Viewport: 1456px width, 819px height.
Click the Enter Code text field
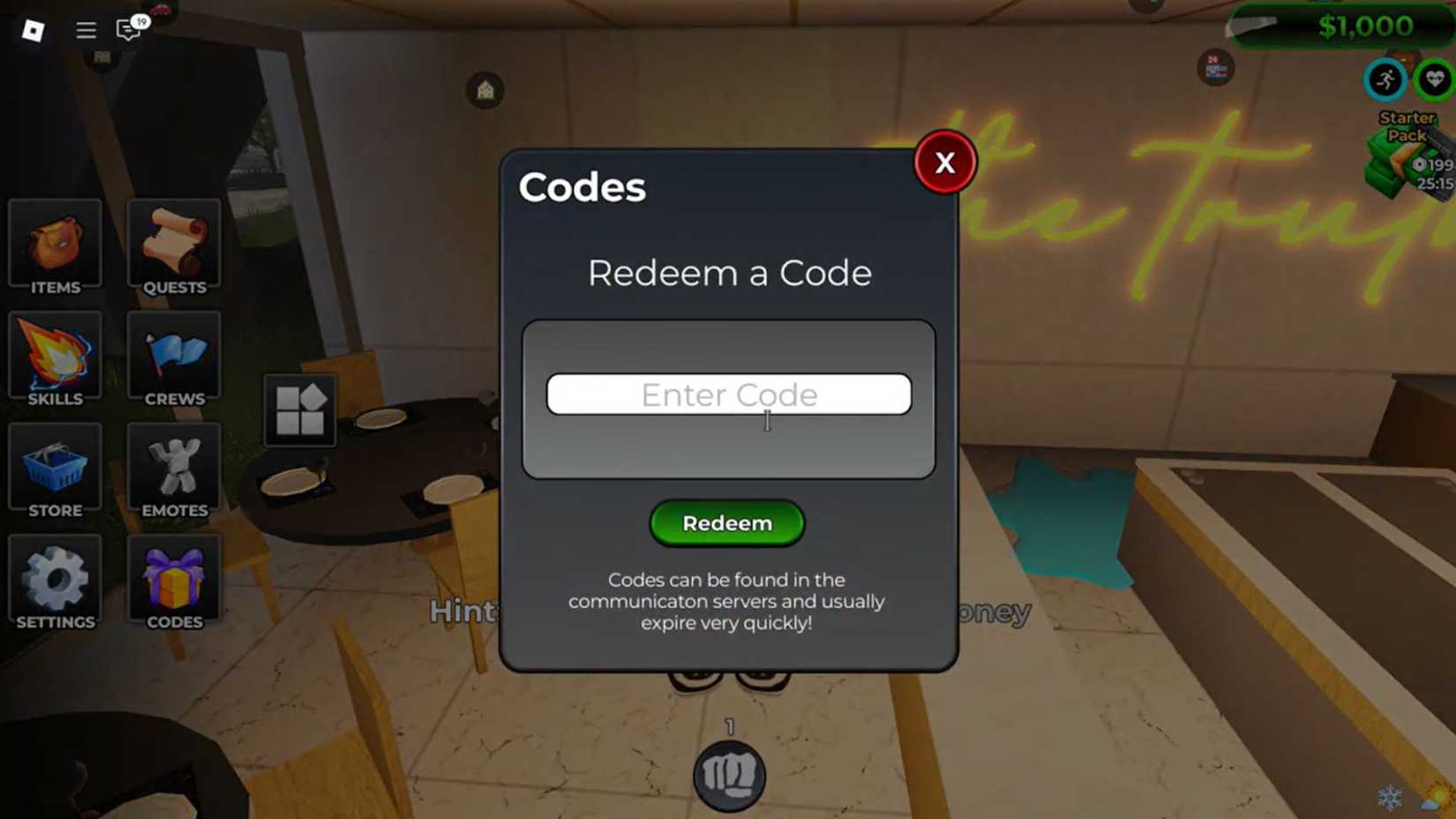click(x=729, y=394)
